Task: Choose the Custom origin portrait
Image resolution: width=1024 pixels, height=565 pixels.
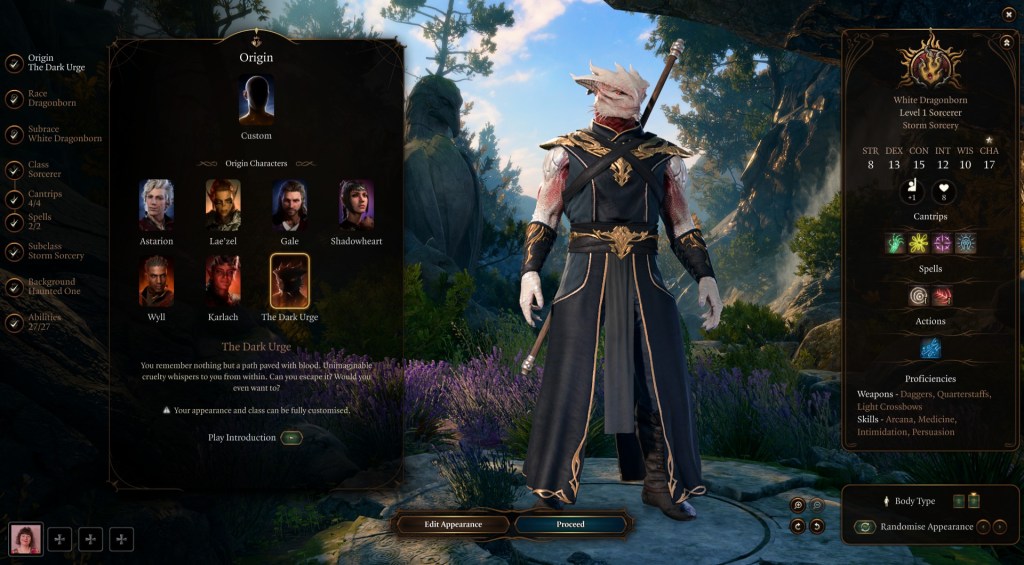Action: click(x=256, y=102)
